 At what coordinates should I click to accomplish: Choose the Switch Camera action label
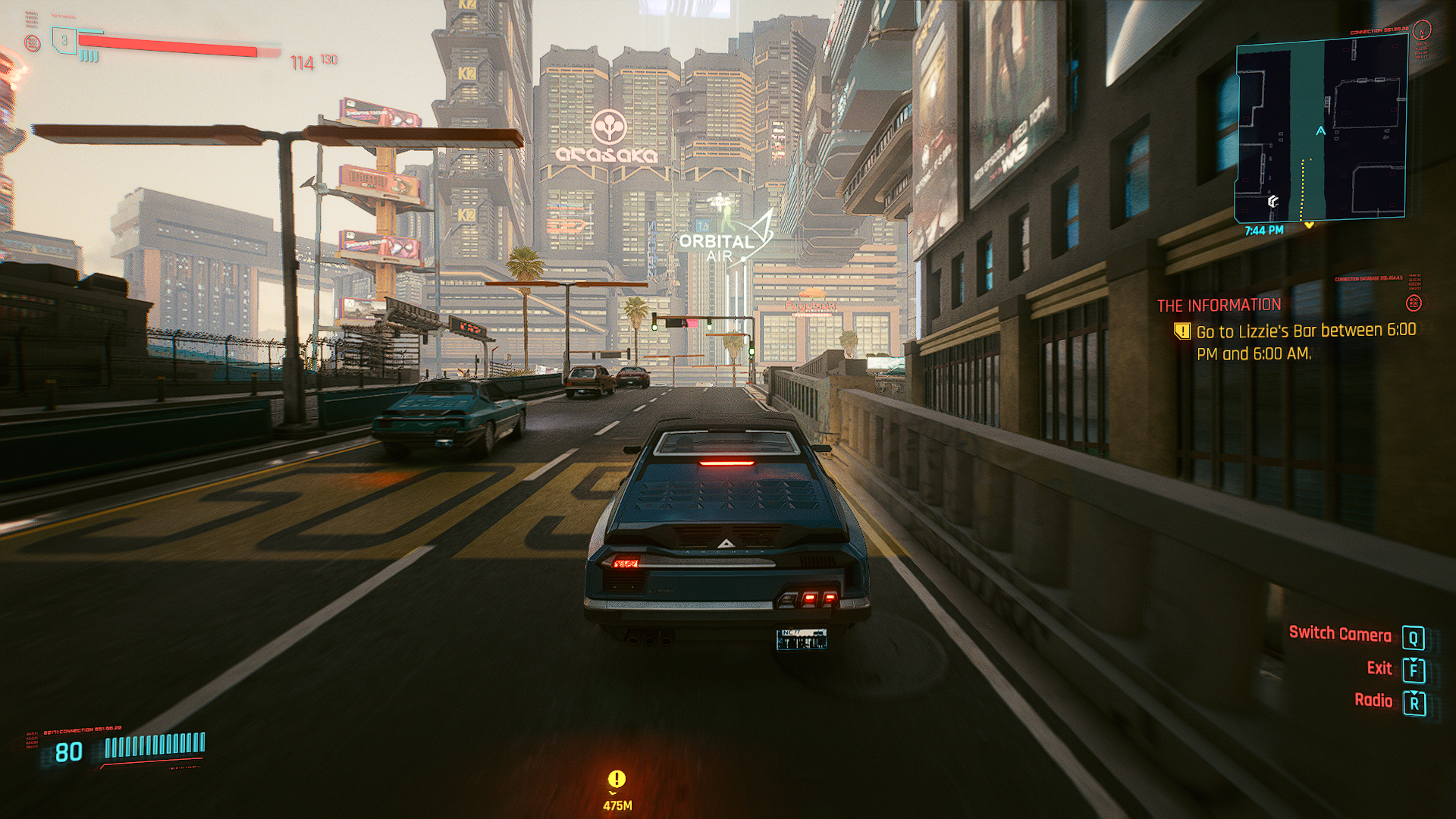[x=1340, y=634]
